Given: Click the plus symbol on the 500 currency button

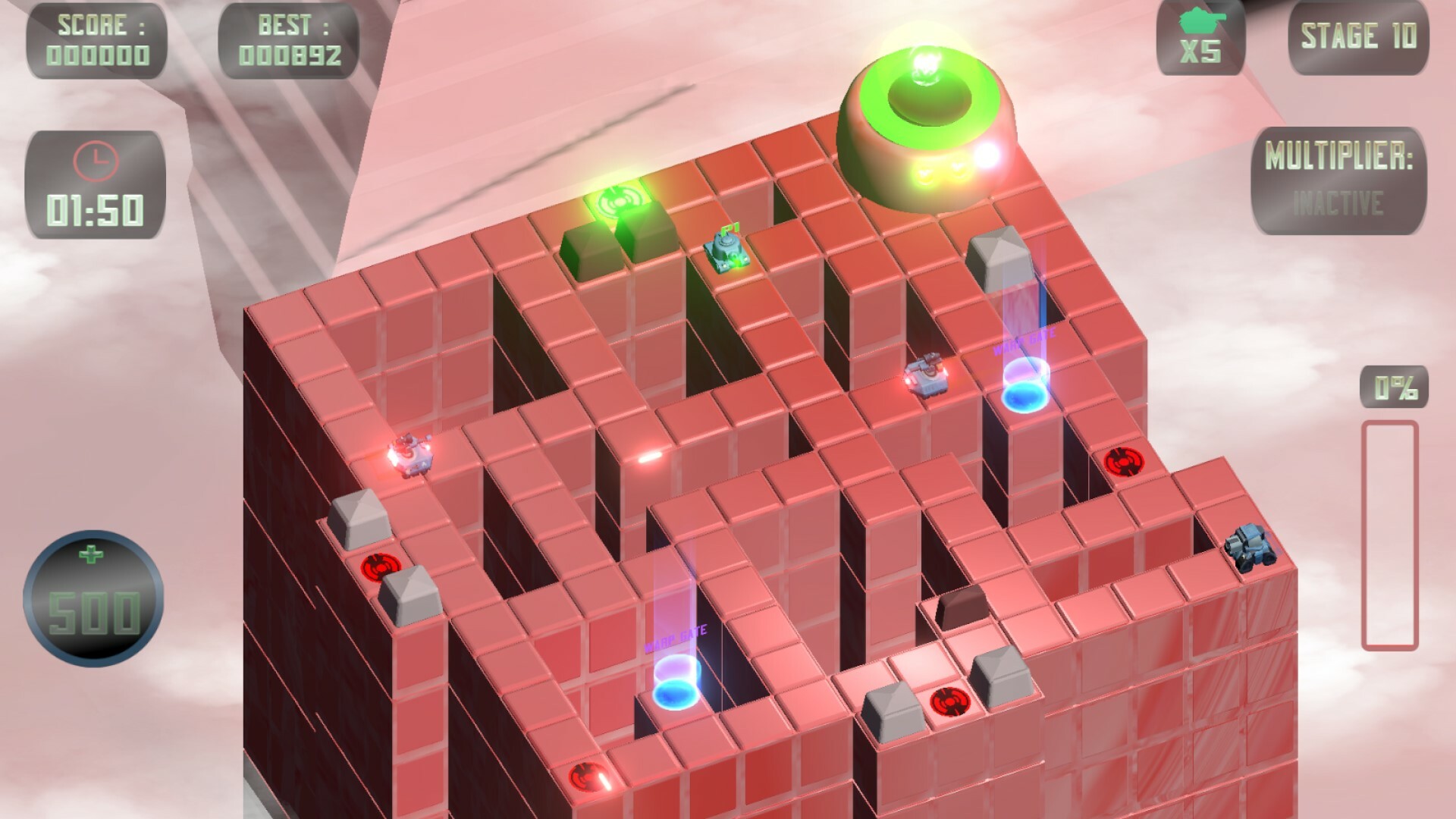Looking at the screenshot, I should (x=91, y=555).
